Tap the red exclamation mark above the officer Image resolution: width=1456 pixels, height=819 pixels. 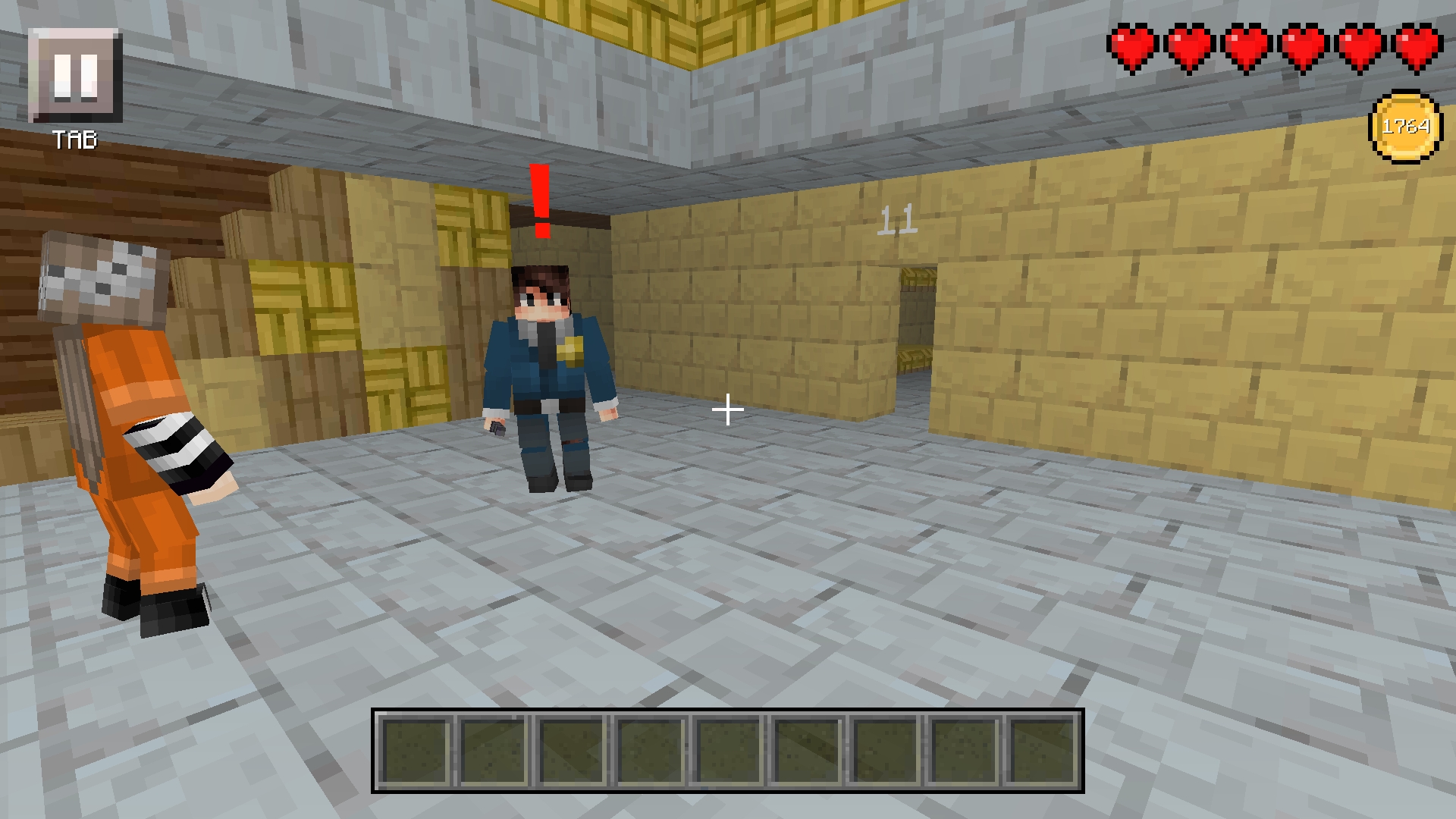tap(541, 199)
